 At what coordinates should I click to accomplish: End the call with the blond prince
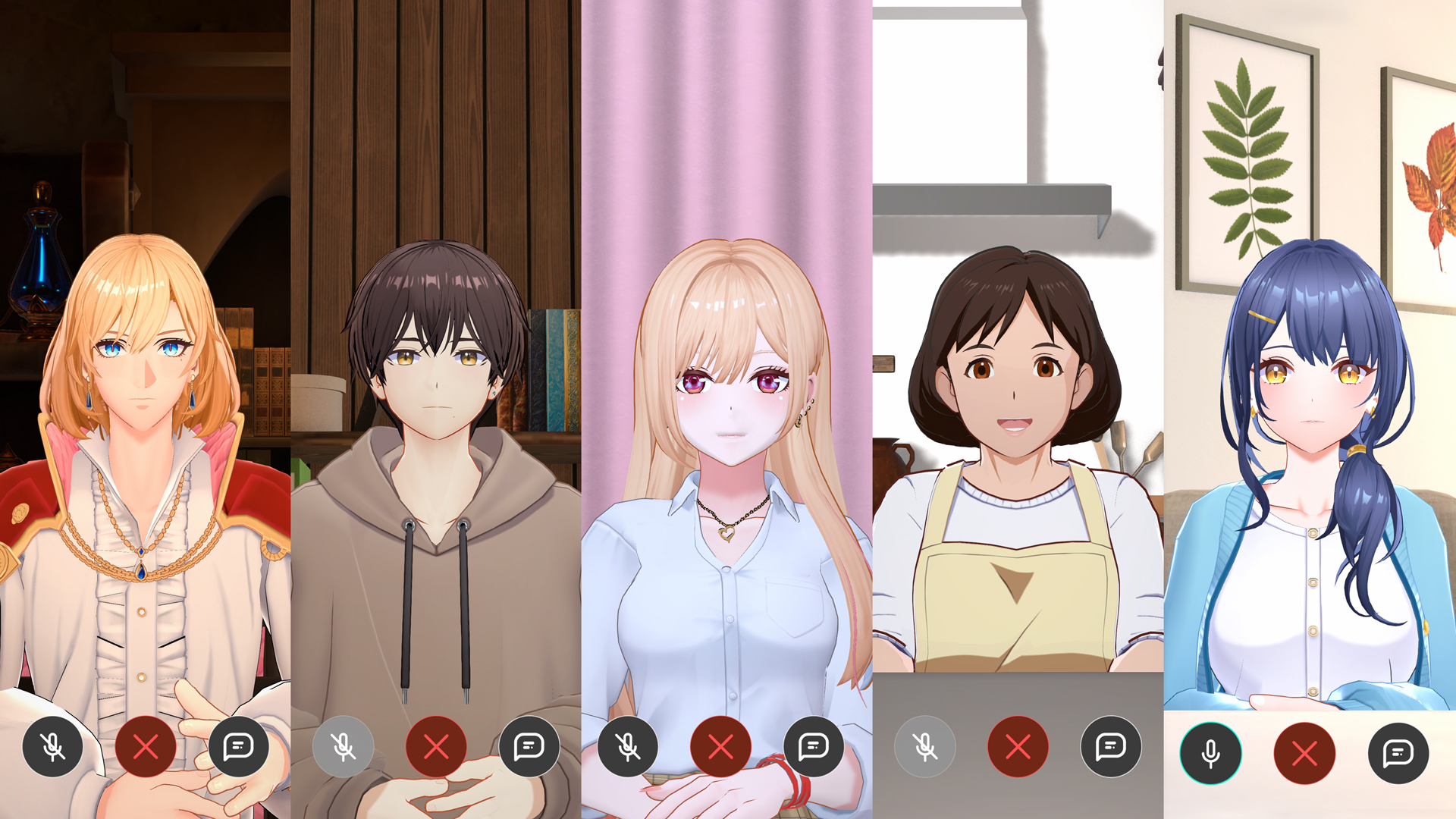[x=146, y=747]
